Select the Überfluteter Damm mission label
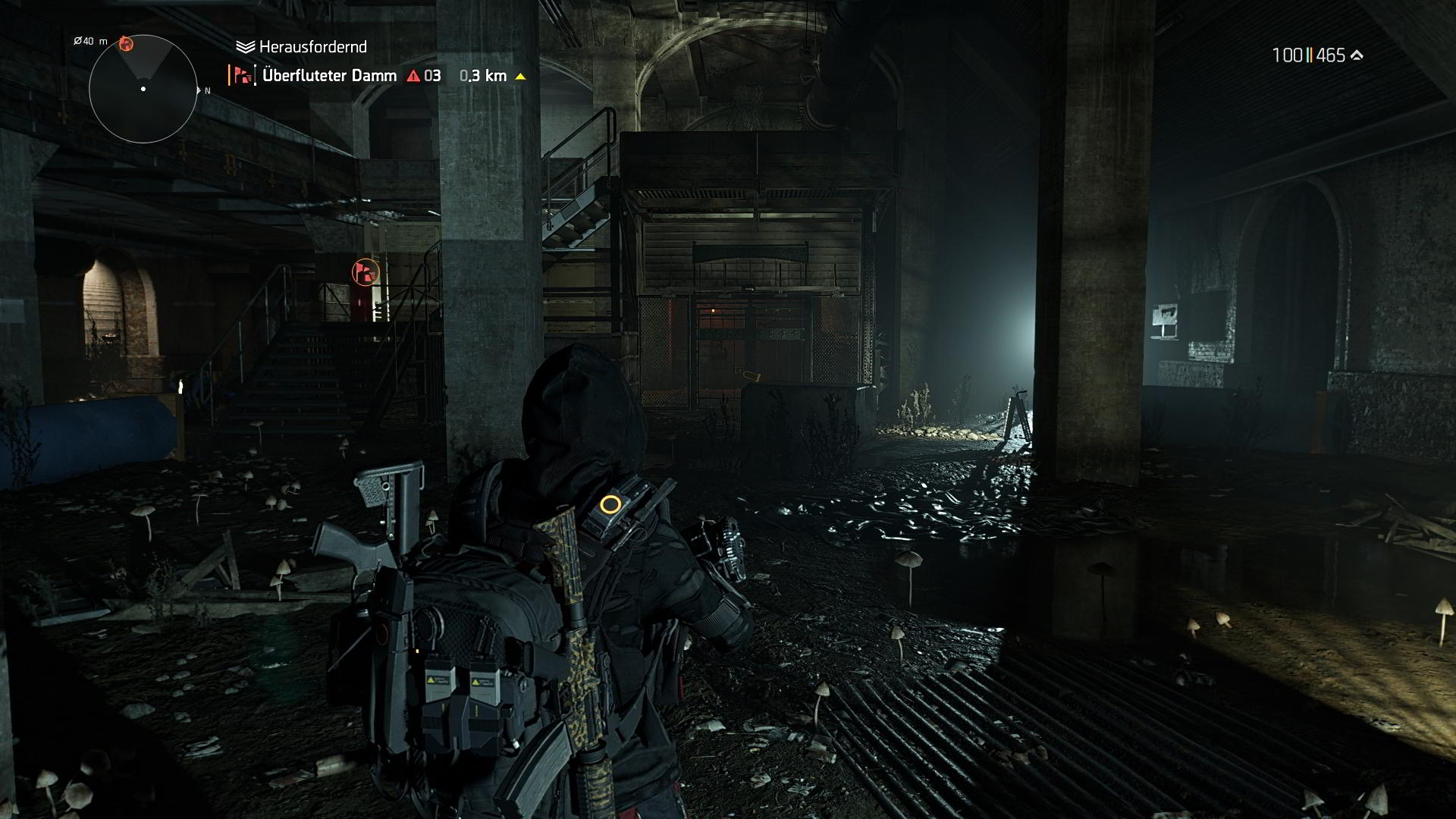 (x=329, y=75)
